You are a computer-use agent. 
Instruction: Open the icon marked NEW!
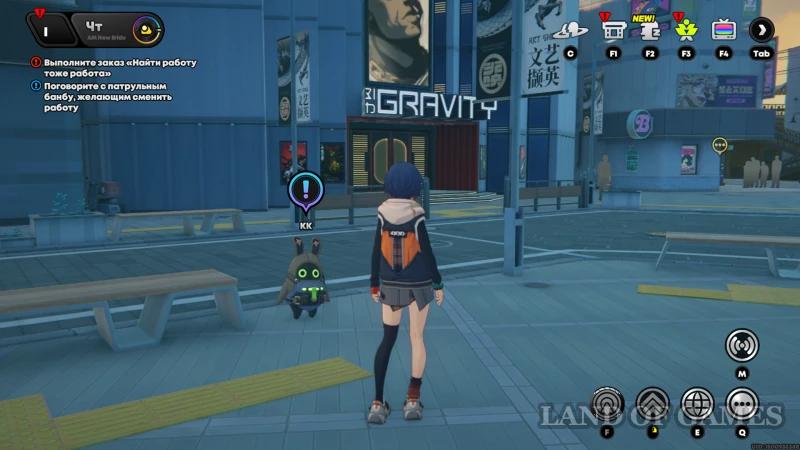(650, 30)
